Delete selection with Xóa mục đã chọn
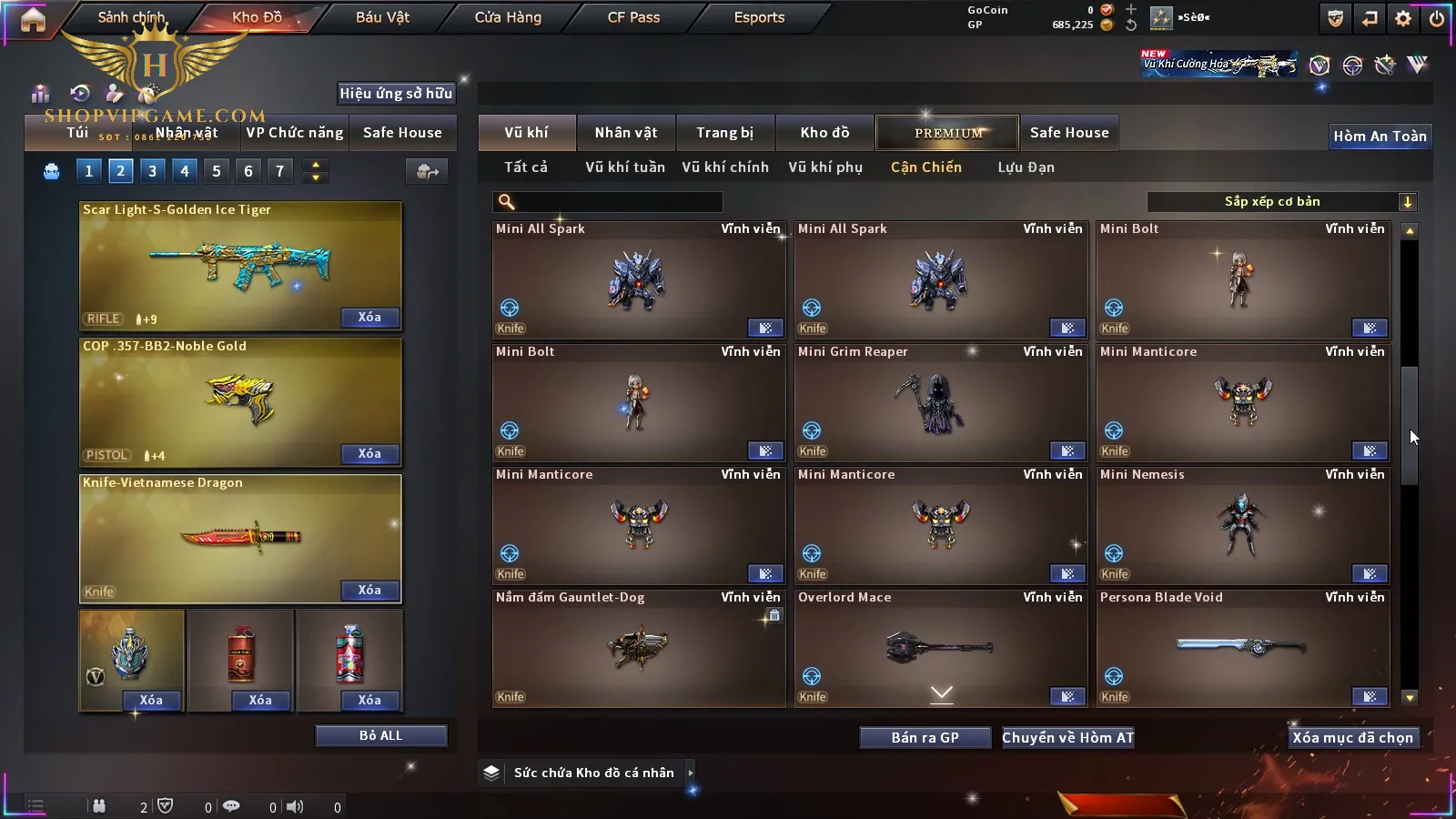1456x819 pixels. [1352, 737]
